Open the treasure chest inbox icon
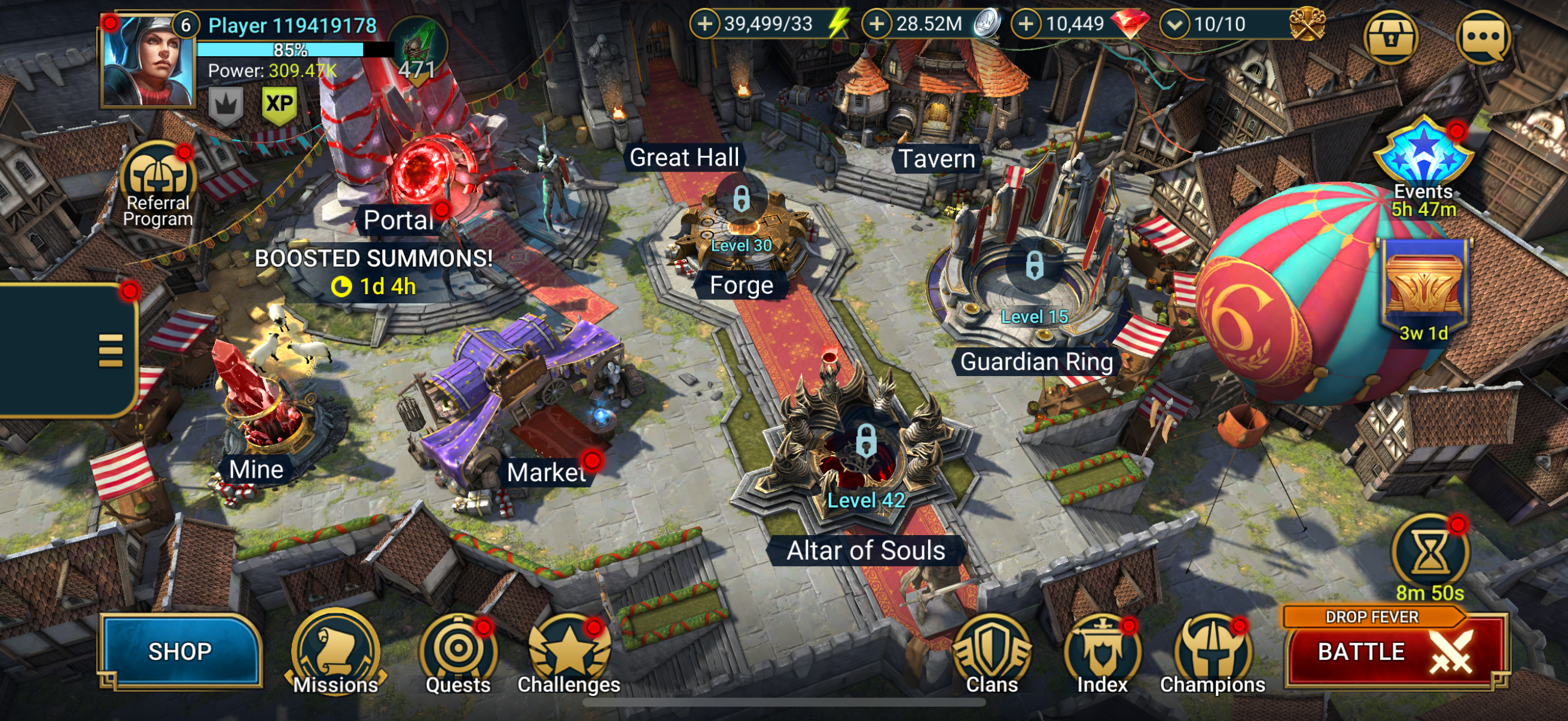This screenshot has width=1568, height=721. tap(1390, 38)
